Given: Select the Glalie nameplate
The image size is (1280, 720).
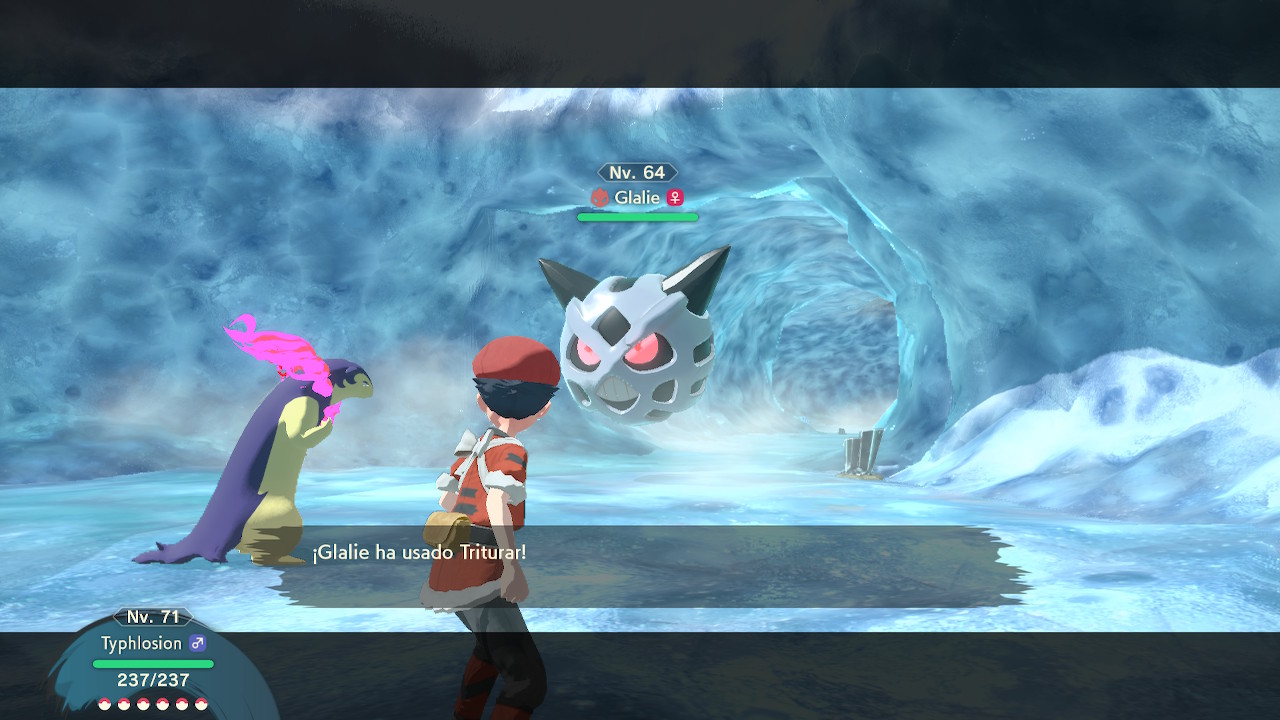Looking at the screenshot, I should (637, 197).
